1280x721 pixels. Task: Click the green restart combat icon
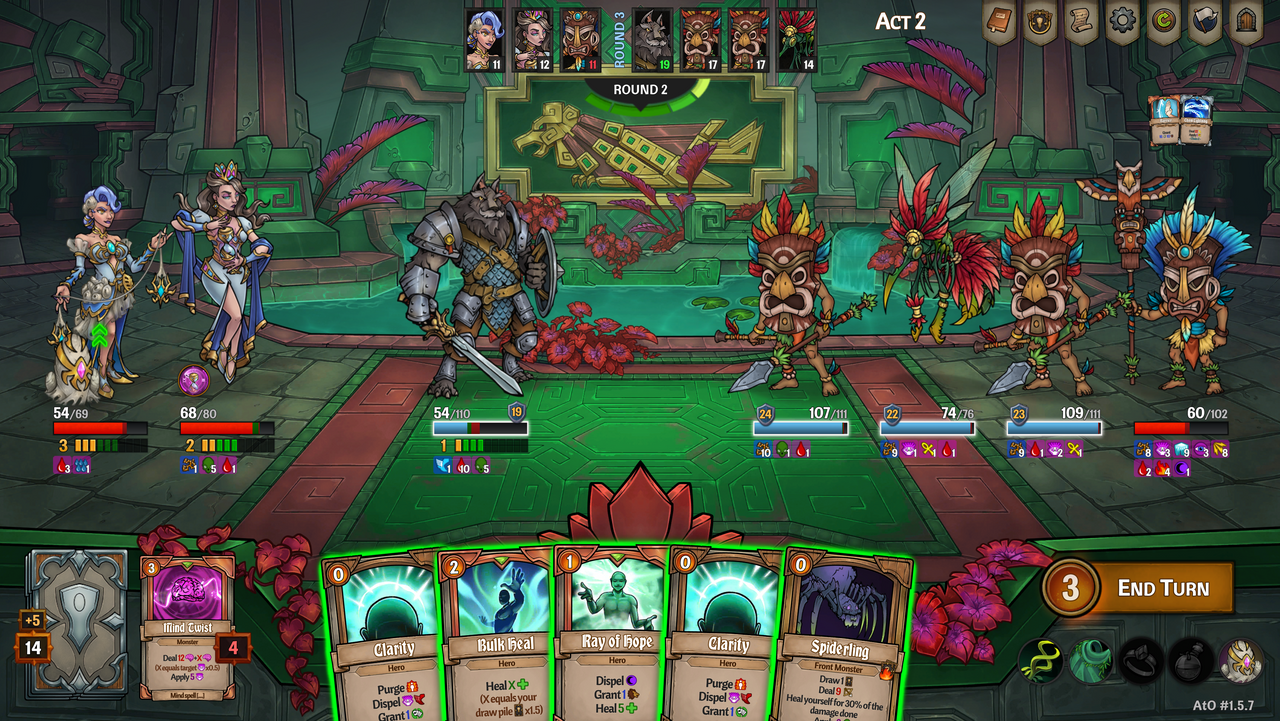pyautogui.click(x=1162, y=20)
